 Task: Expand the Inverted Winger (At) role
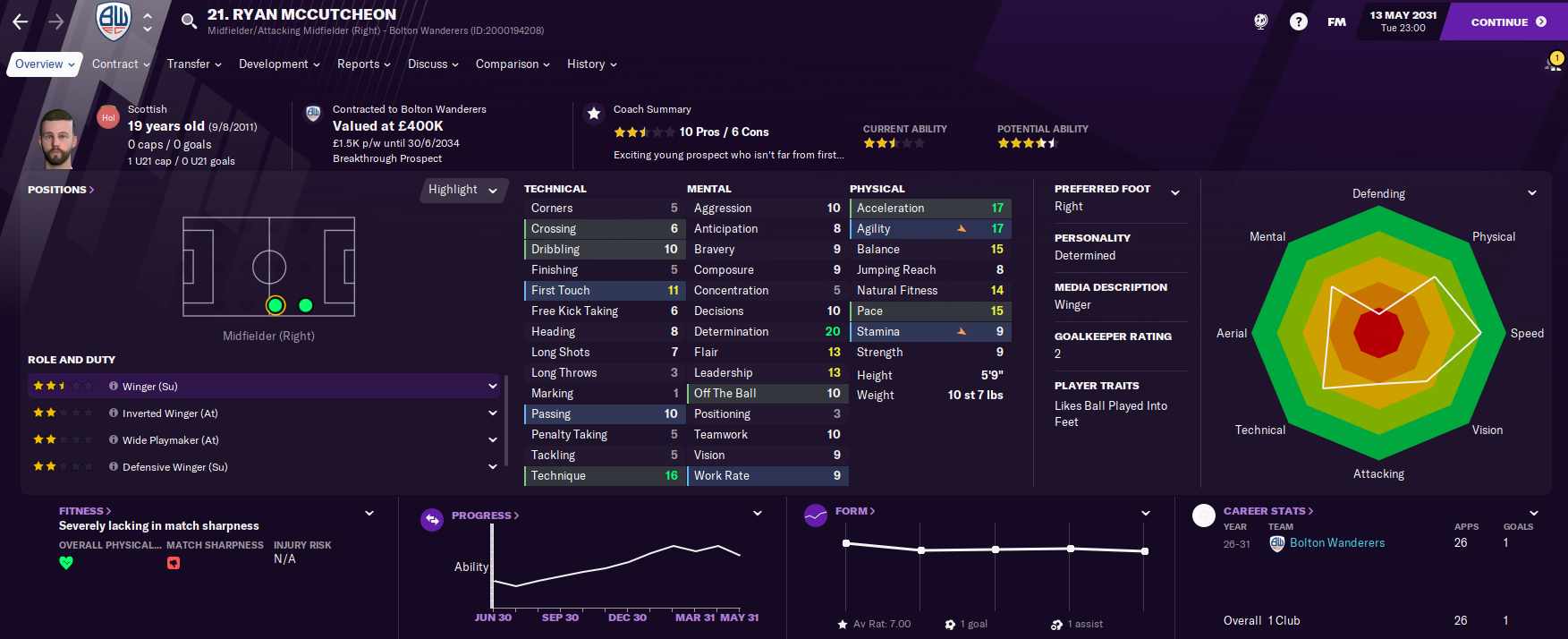492,413
